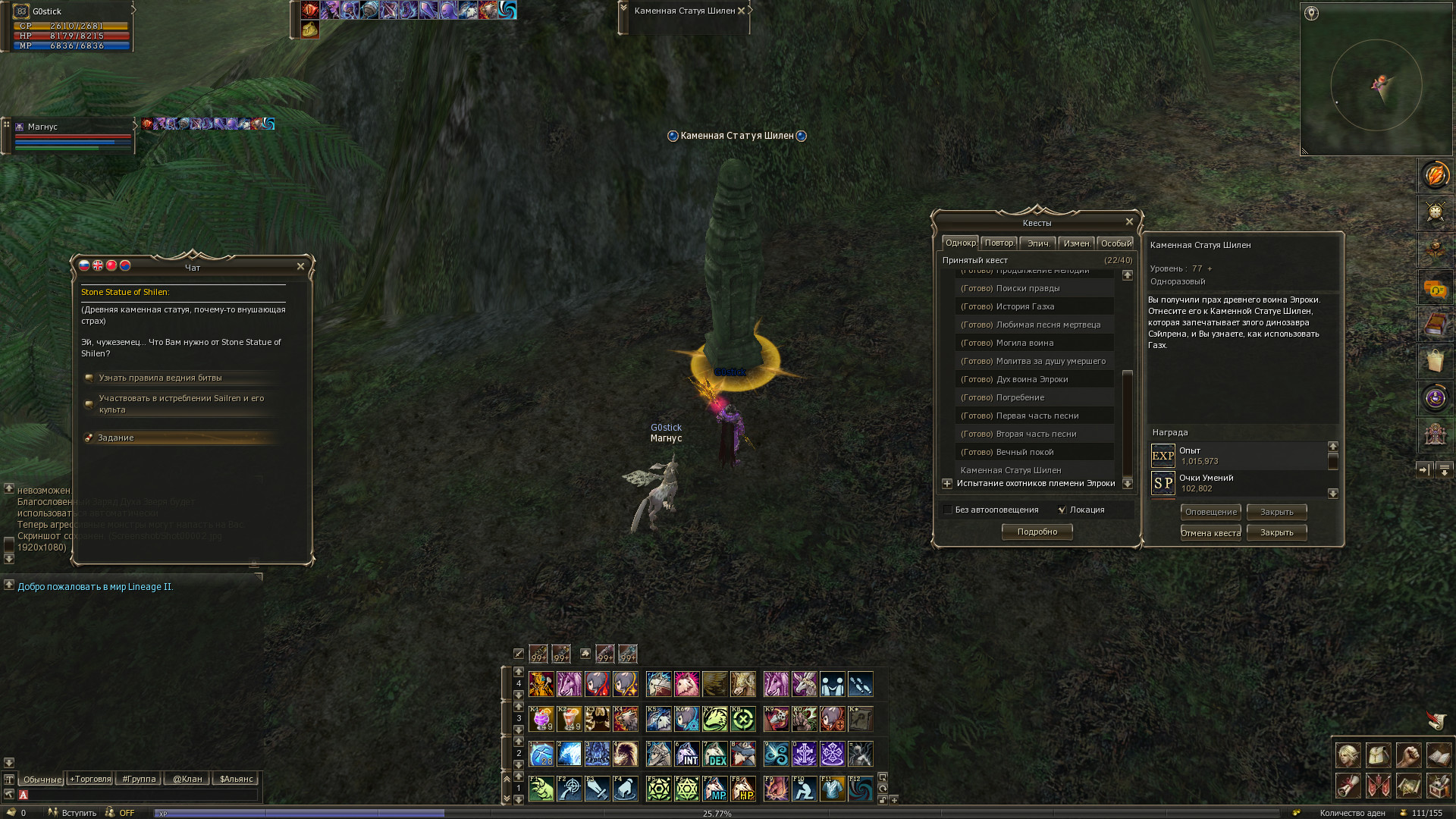1456x819 pixels.
Task: Open the Особый quest tab
Action: 1116,243
